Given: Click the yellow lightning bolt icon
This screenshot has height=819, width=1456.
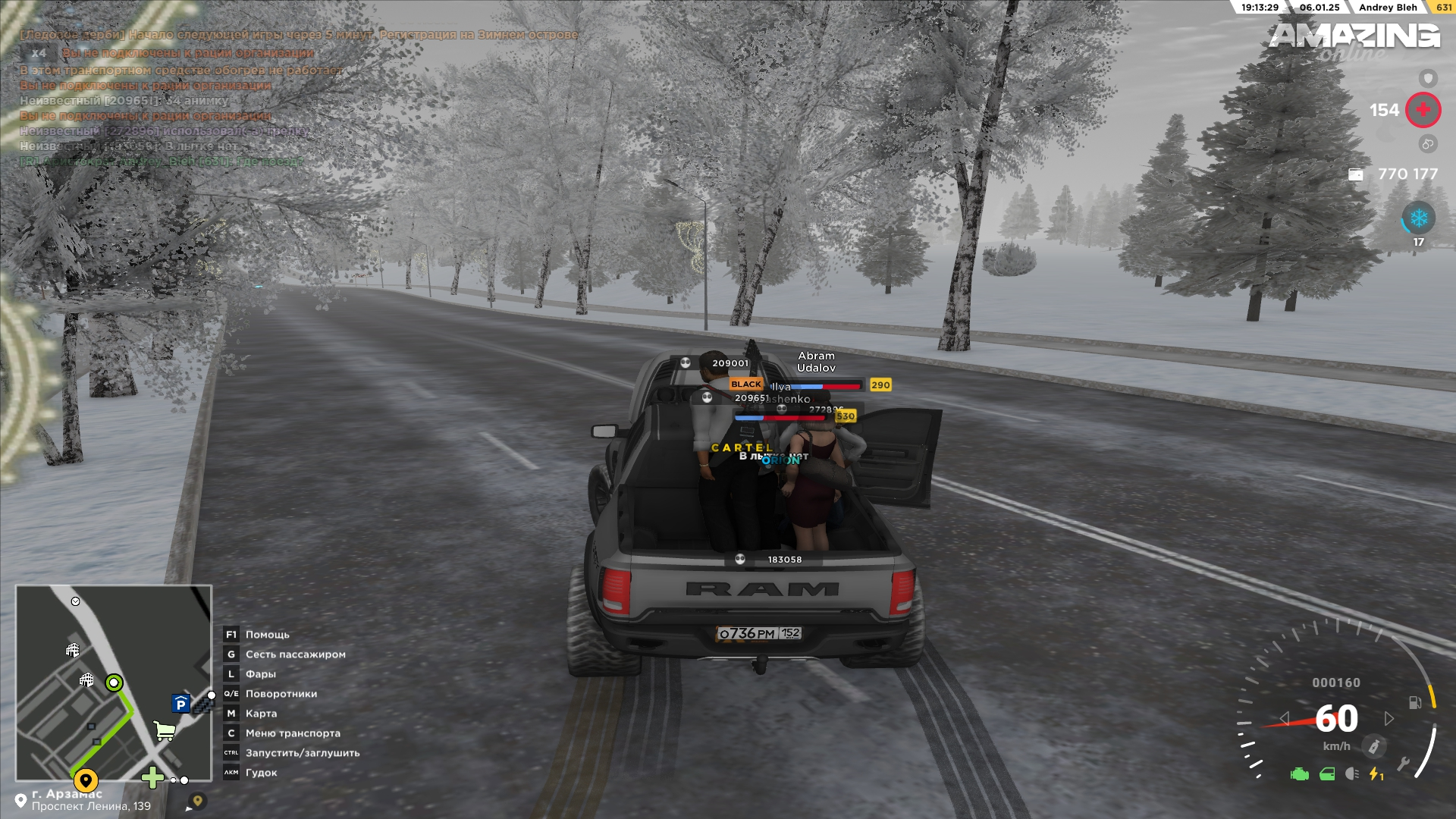Looking at the screenshot, I should tap(1375, 774).
